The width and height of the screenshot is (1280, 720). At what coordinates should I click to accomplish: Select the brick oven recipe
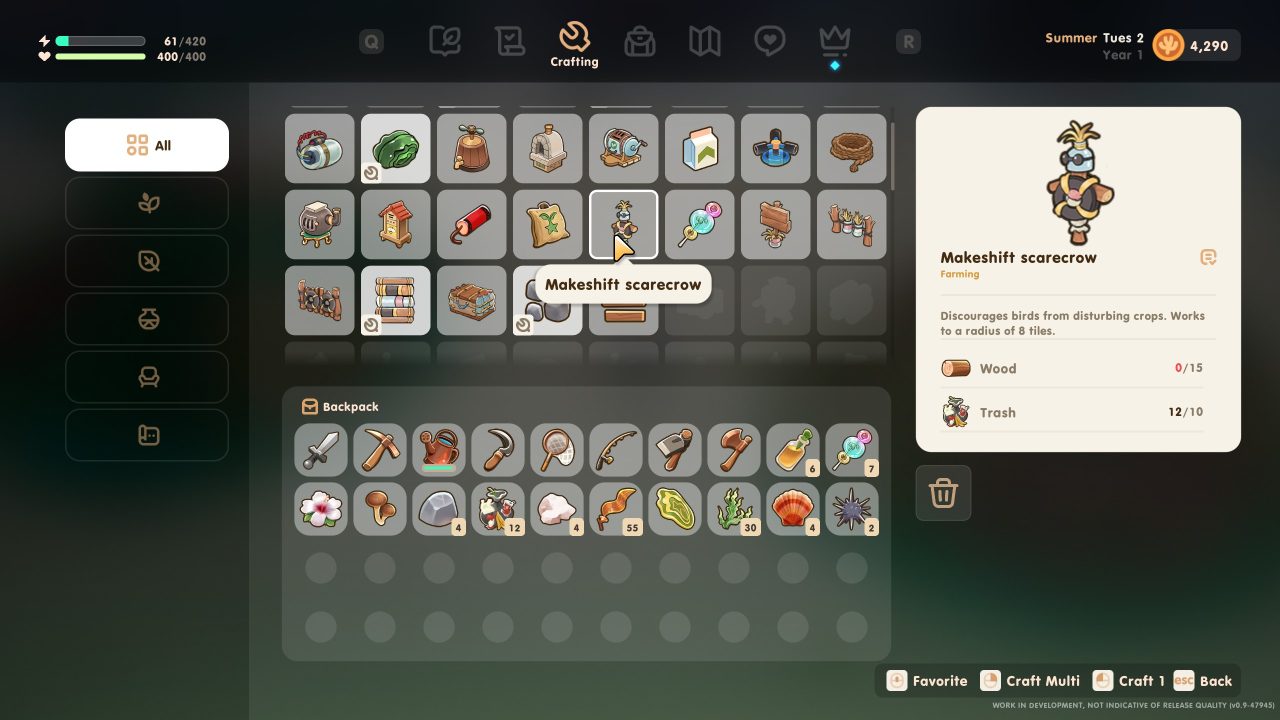coord(547,148)
